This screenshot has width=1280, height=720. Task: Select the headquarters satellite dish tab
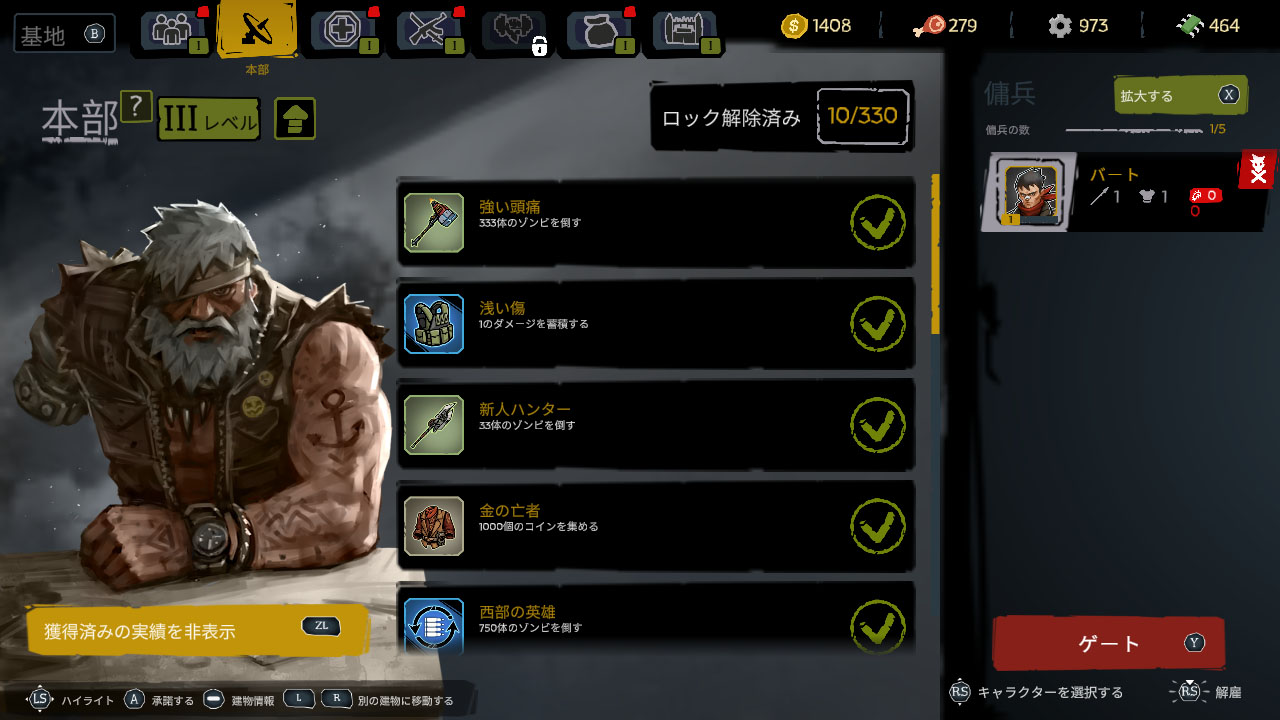256,31
